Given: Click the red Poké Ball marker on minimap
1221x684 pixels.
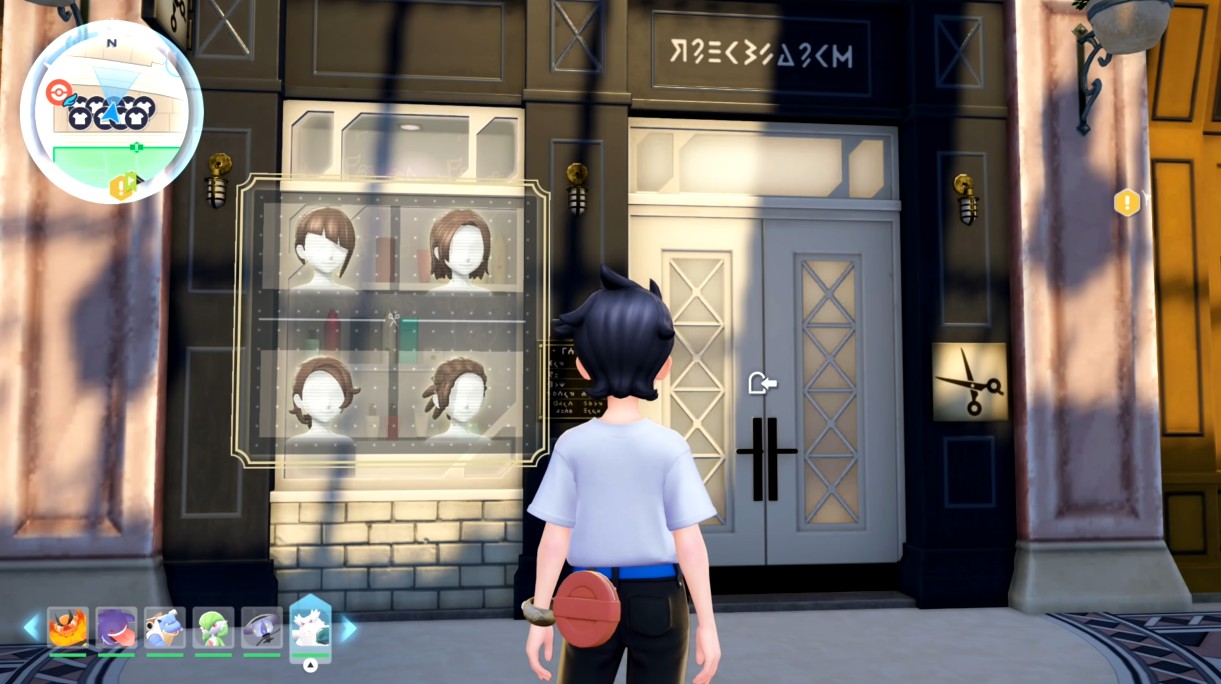Looking at the screenshot, I should pos(56,92).
